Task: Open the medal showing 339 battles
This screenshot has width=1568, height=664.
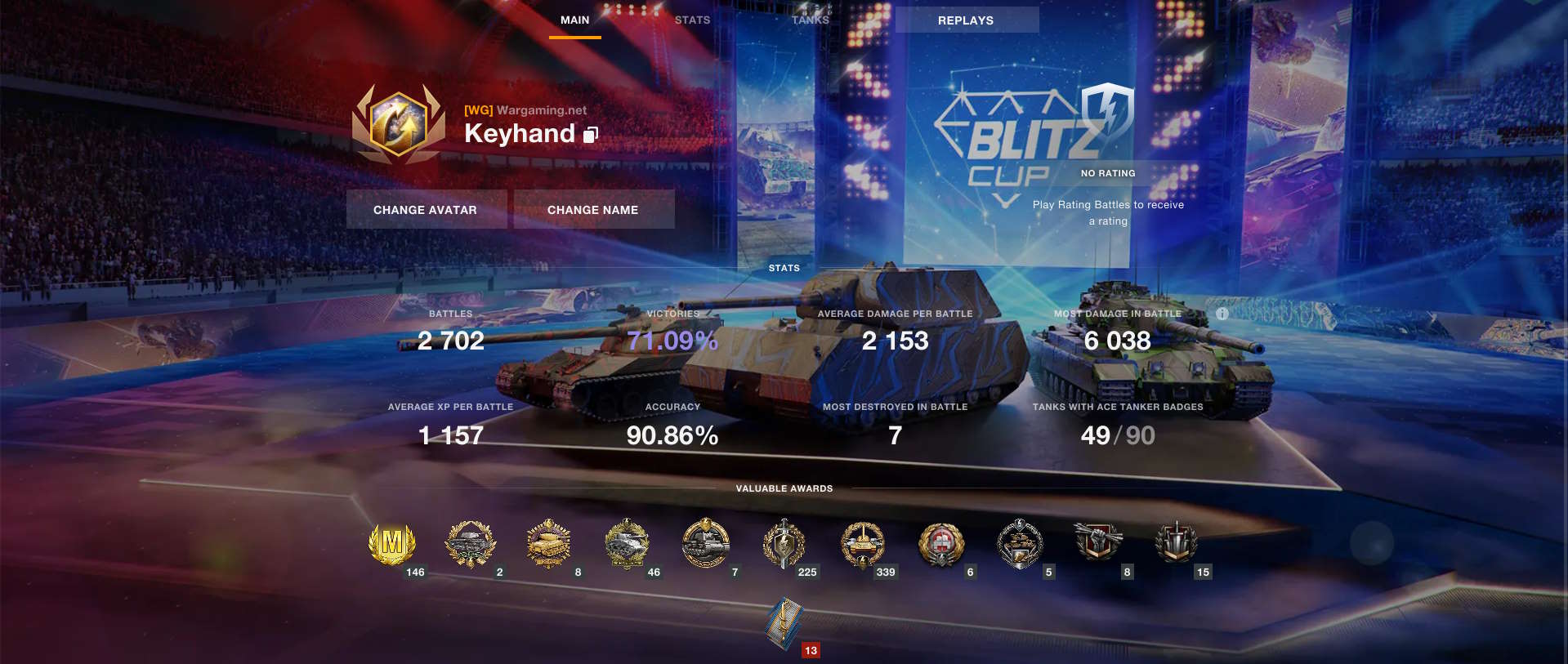Action: point(864,543)
